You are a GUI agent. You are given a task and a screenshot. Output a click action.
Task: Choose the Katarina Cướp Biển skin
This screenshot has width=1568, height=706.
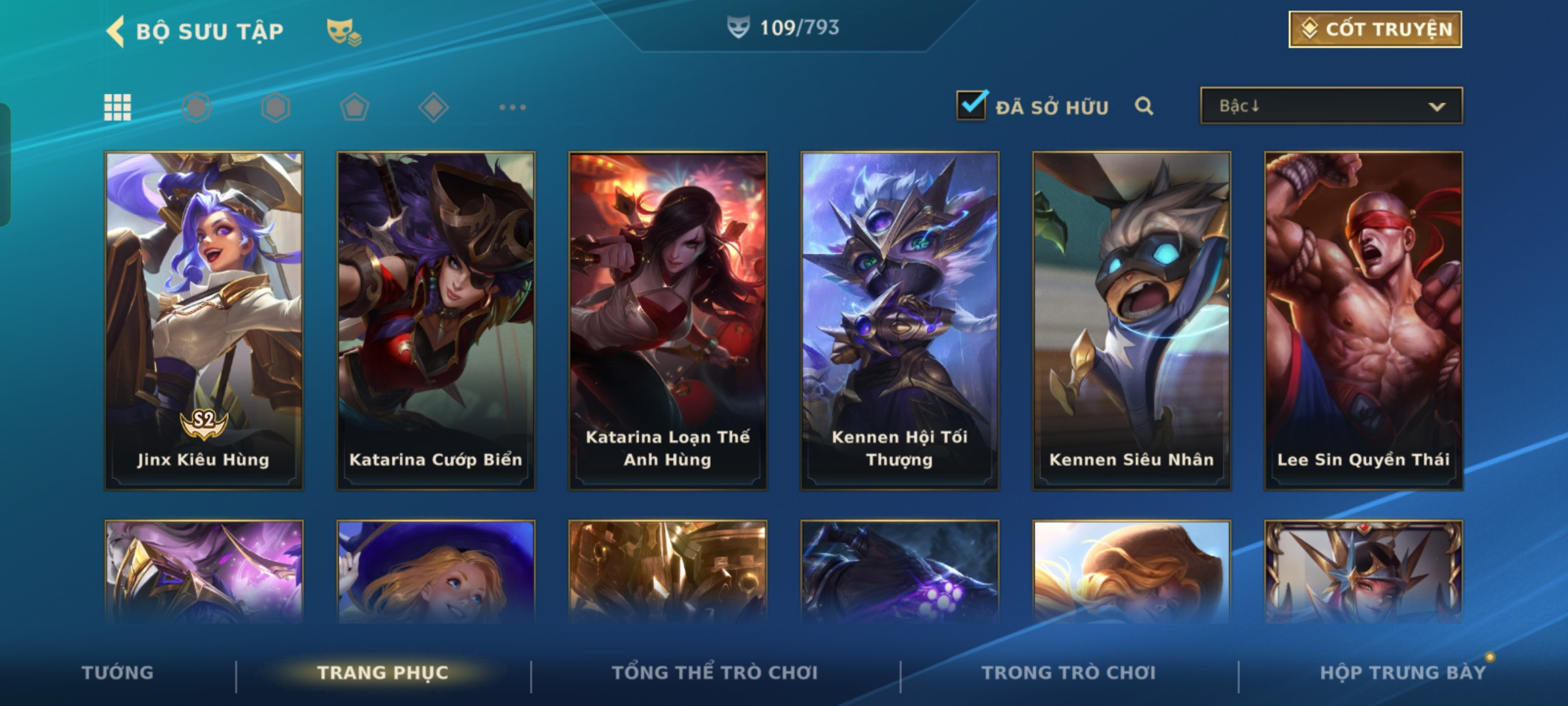coord(436,320)
